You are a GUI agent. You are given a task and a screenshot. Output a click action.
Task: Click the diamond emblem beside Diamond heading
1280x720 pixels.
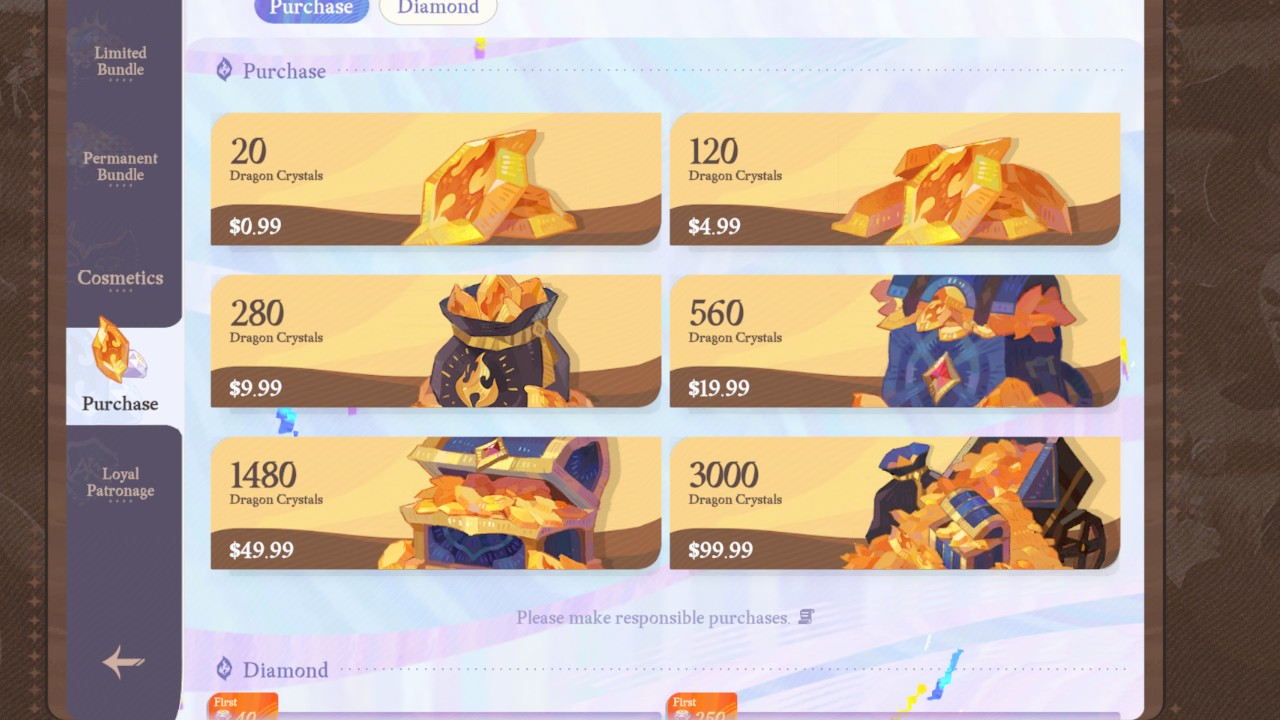(224, 669)
